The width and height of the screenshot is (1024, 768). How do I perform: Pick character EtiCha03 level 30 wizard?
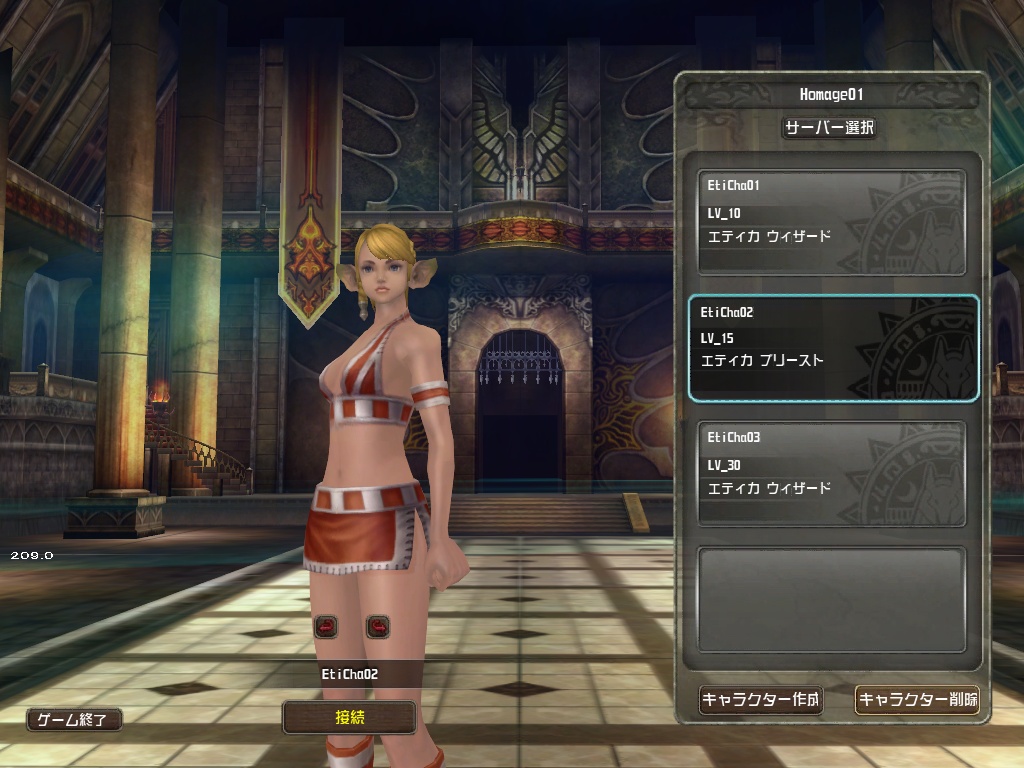(831, 474)
